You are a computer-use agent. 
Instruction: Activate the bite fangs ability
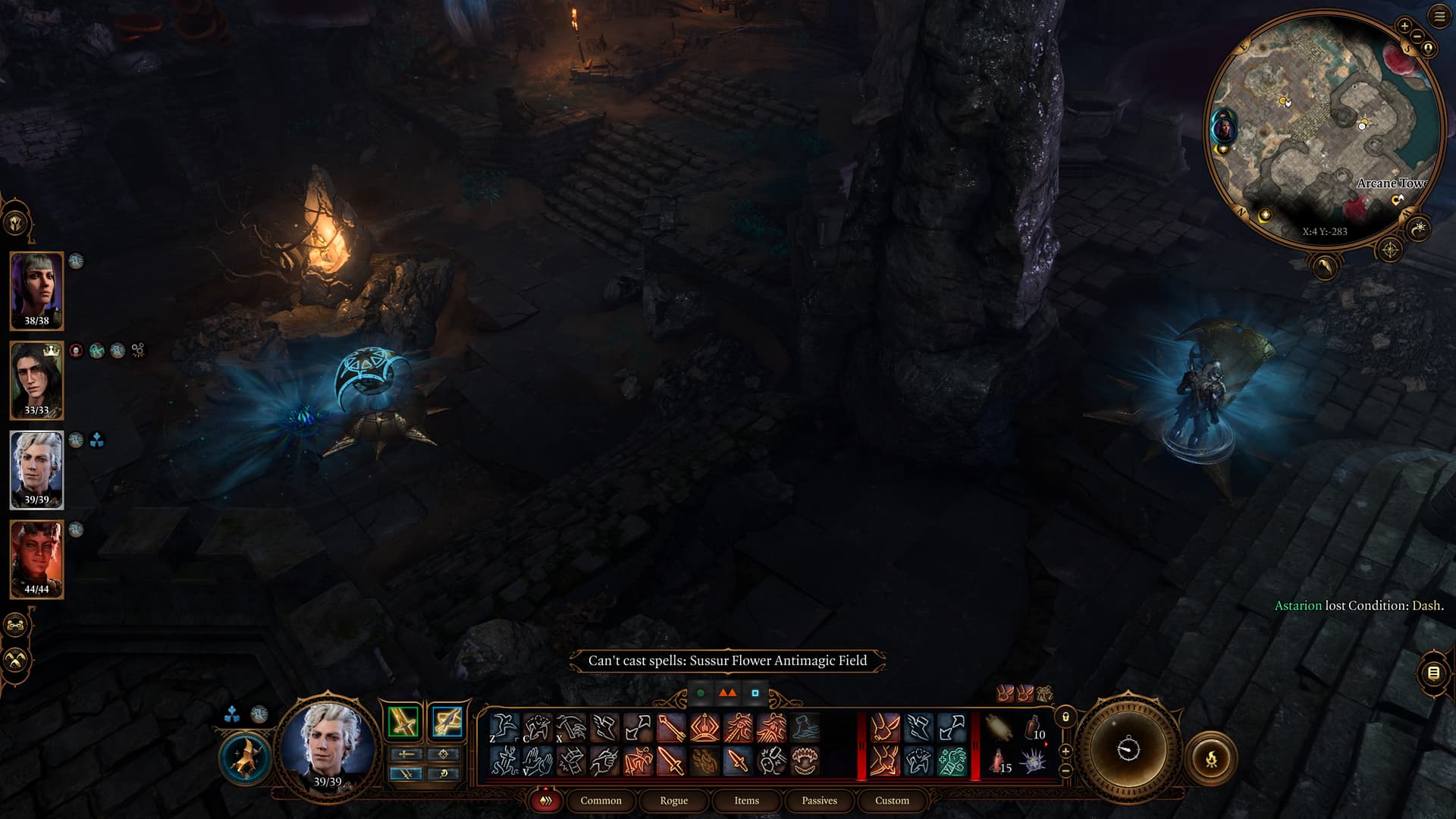[x=804, y=760]
